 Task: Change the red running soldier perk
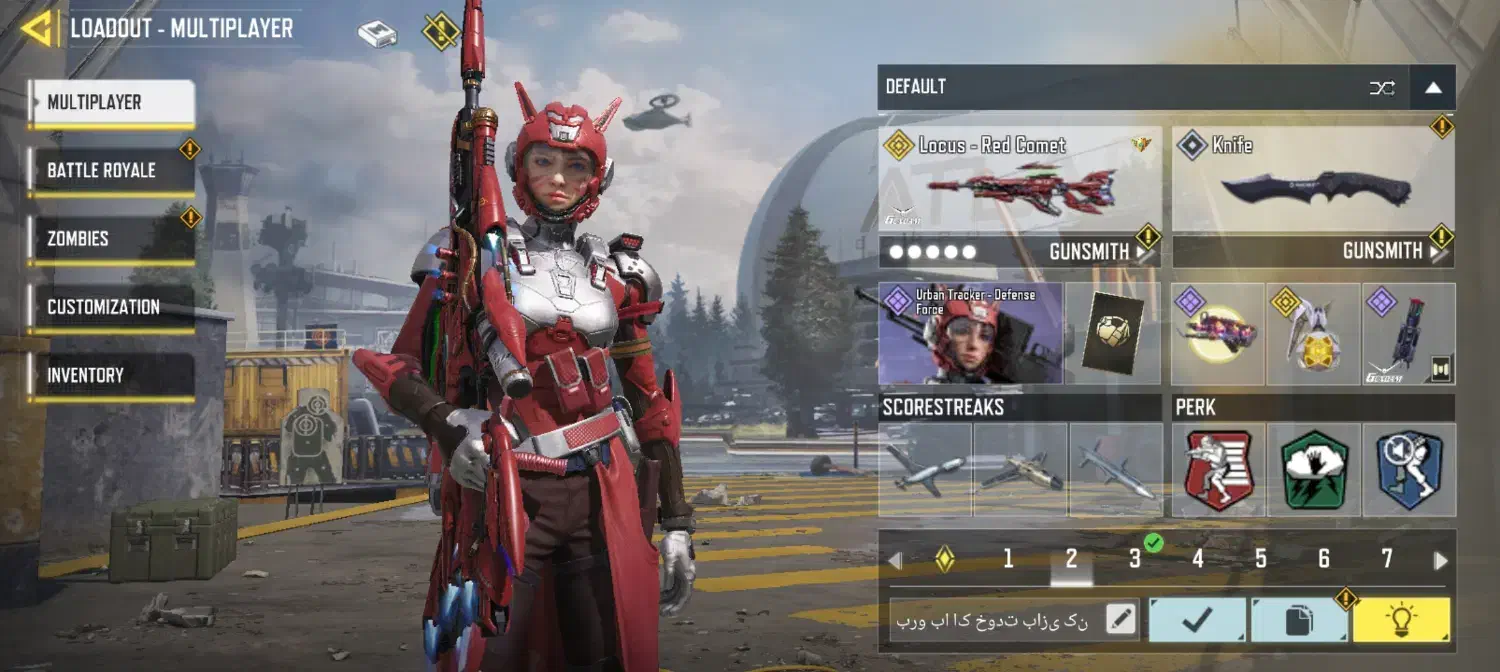[1219, 470]
